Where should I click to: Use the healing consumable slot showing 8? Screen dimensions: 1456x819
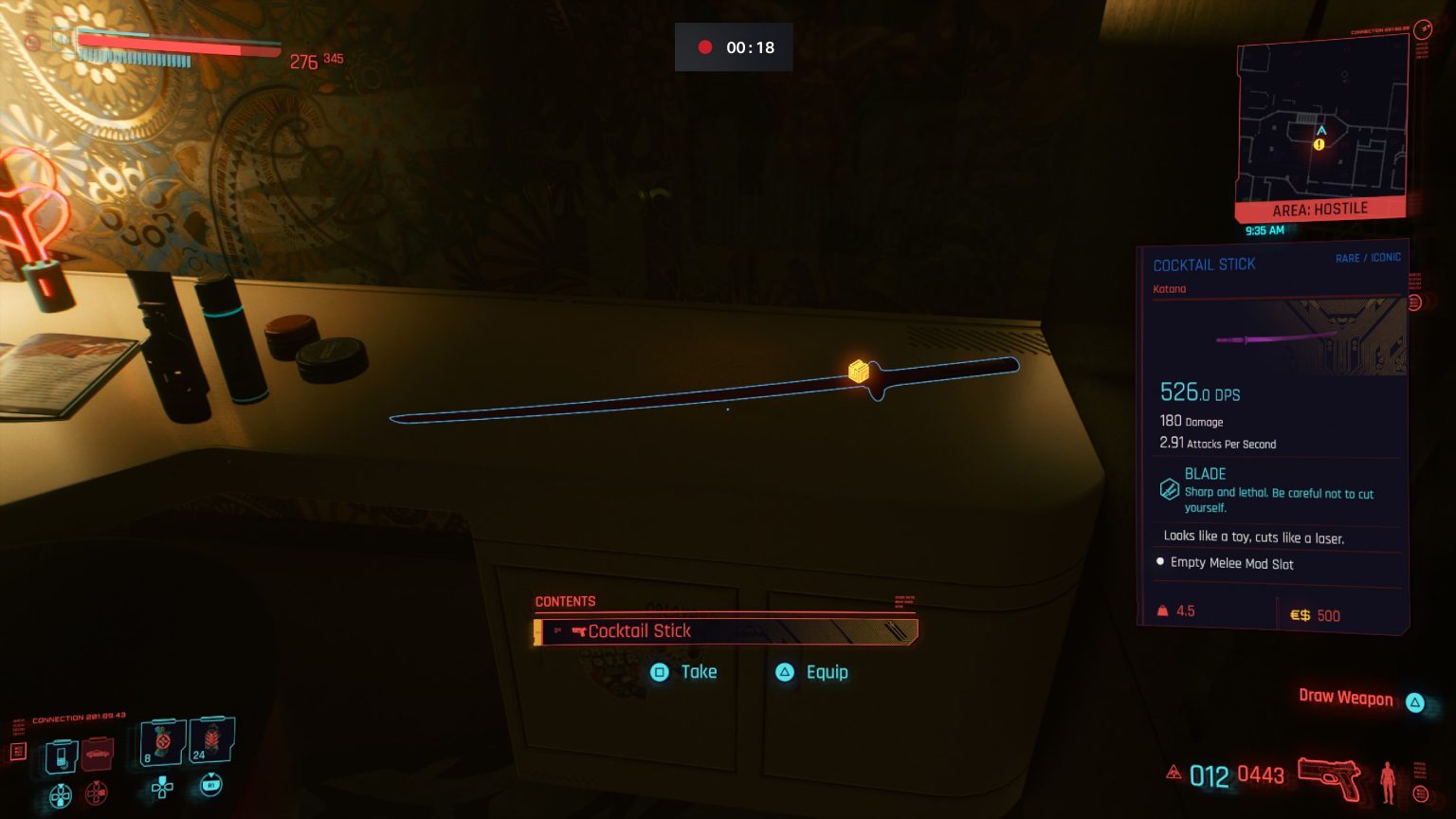(x=162, y=741)
